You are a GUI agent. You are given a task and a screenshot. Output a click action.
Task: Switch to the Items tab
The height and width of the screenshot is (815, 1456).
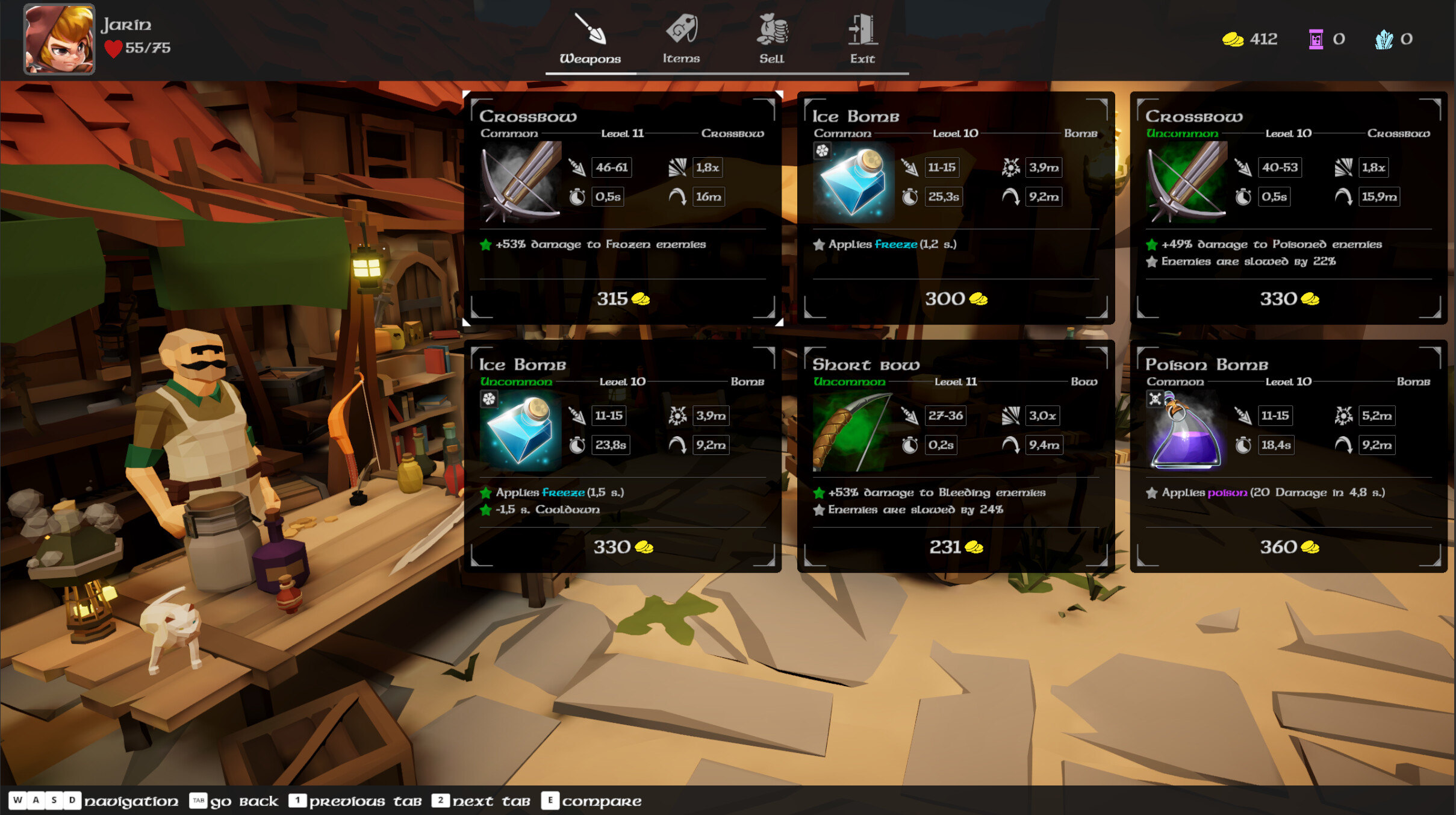(681, 42)
